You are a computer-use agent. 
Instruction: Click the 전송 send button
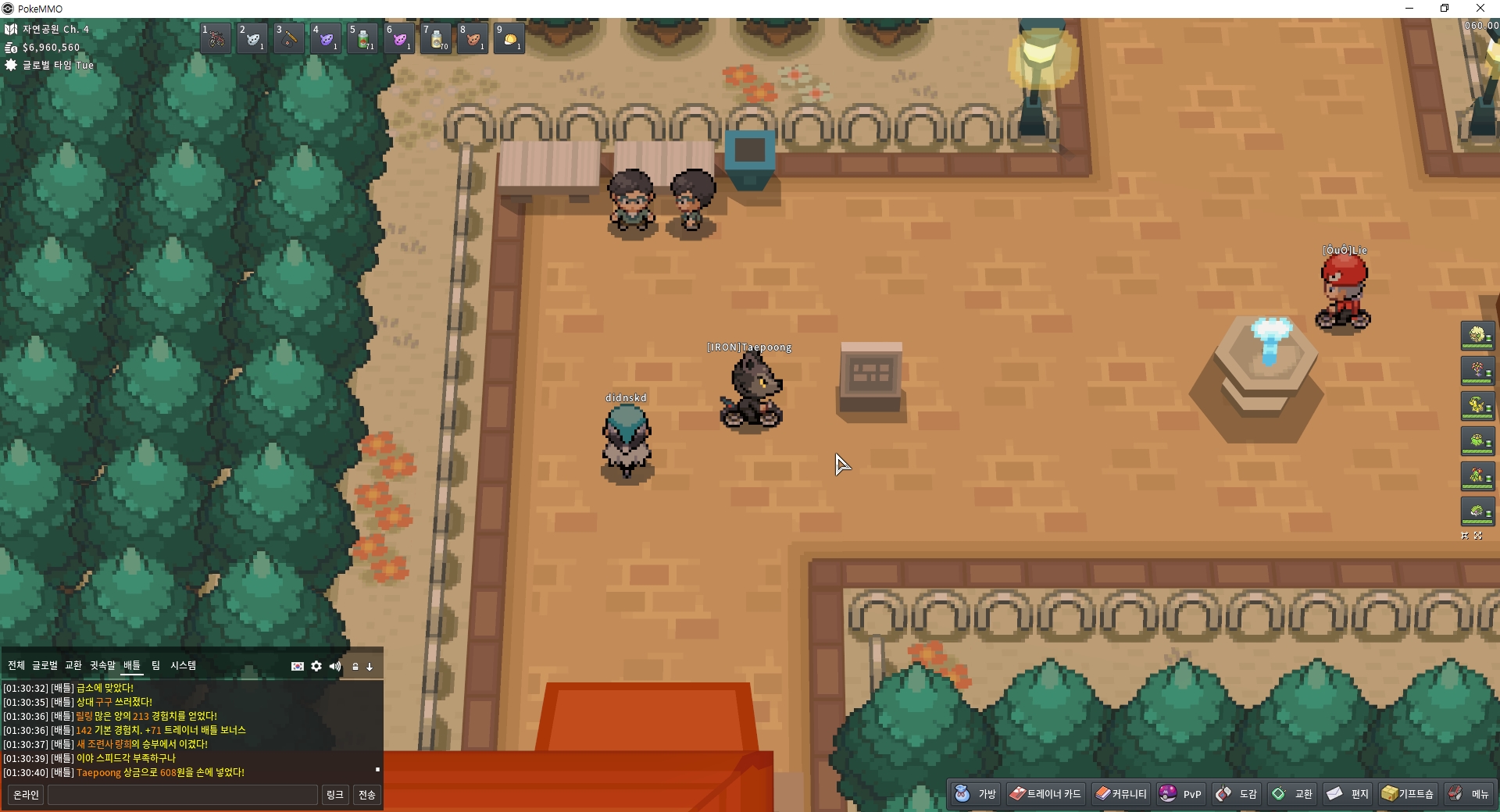(x=366, y=795)
